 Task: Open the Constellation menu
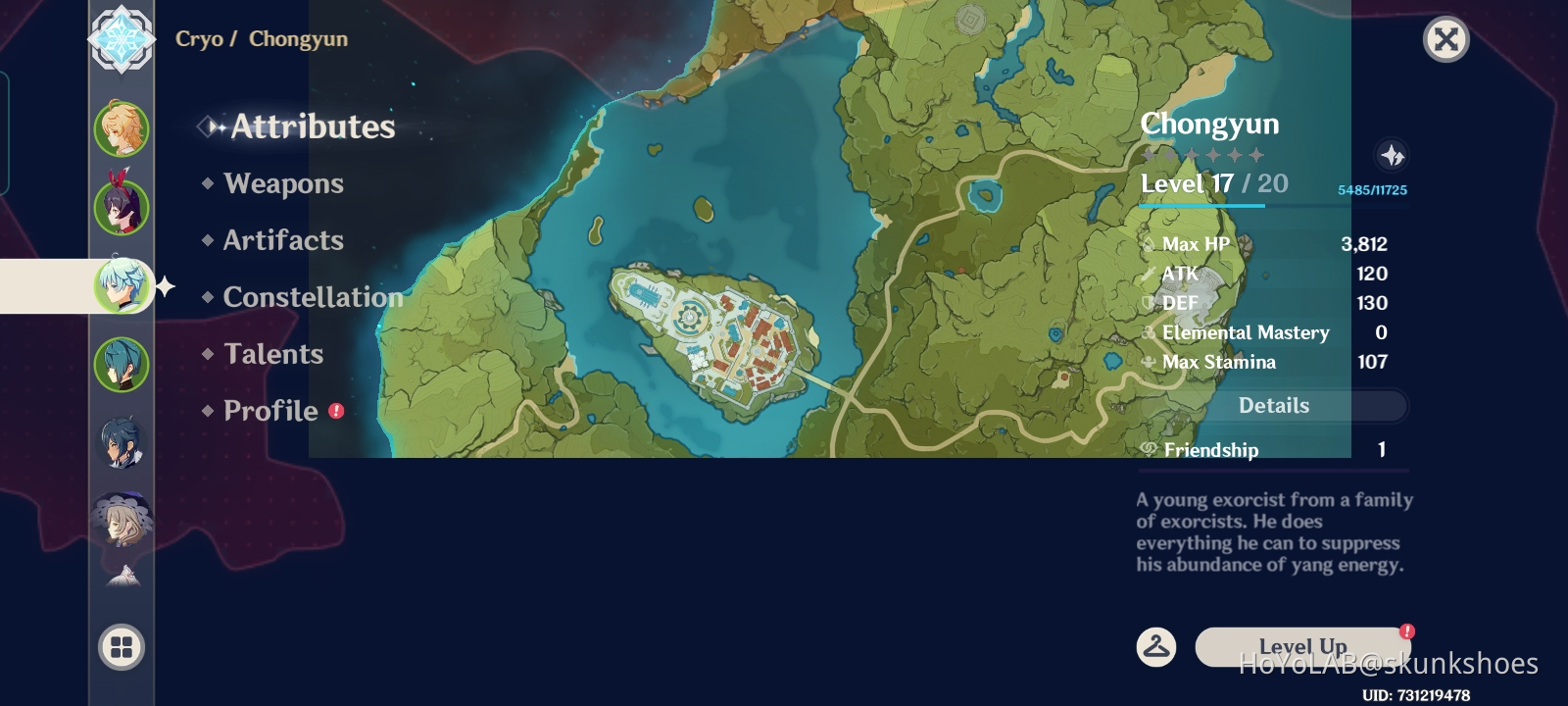tap(312, 298)
